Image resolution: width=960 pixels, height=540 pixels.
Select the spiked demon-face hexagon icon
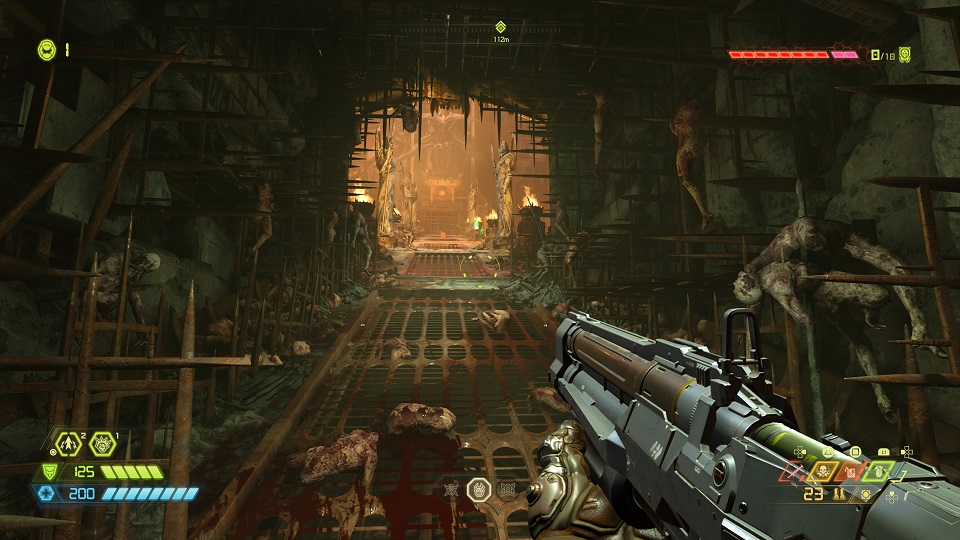tap(101, 443)
